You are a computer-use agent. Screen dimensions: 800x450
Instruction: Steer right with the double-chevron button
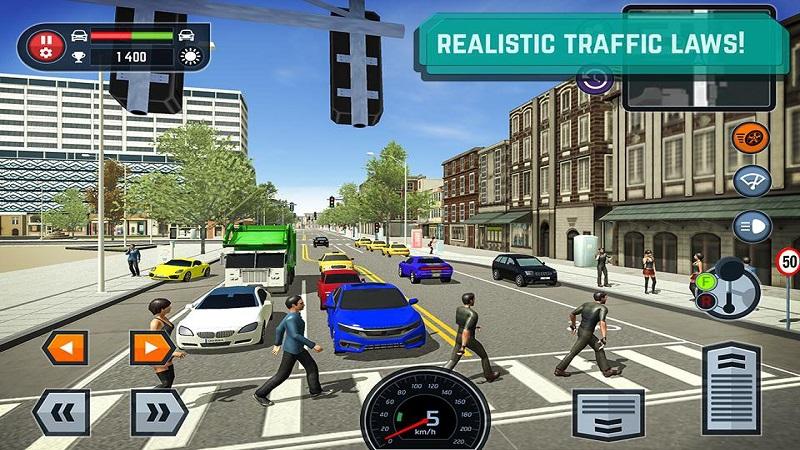click(x=158, y=412)
